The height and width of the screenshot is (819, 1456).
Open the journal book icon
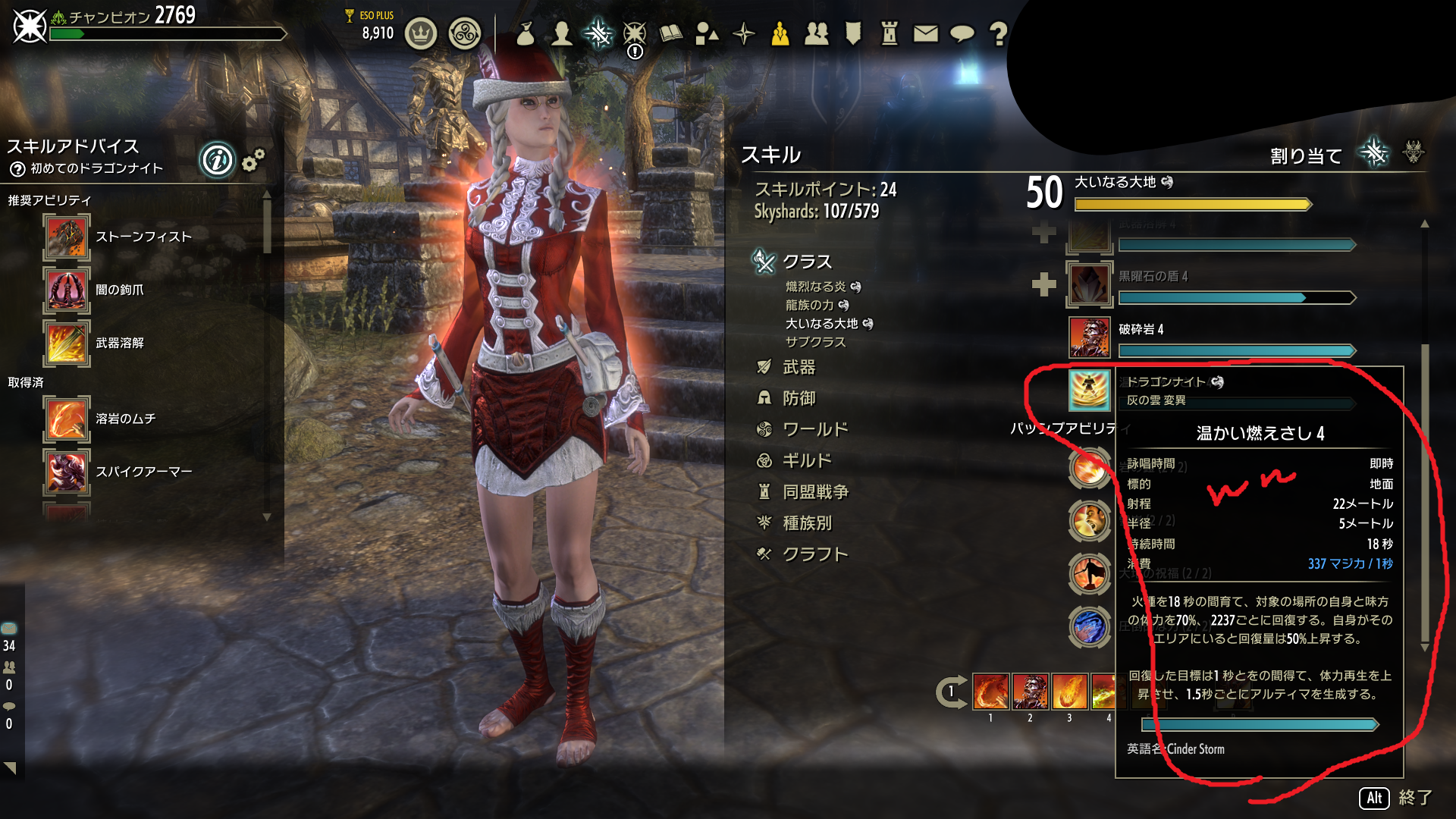[x=671, y=34]
